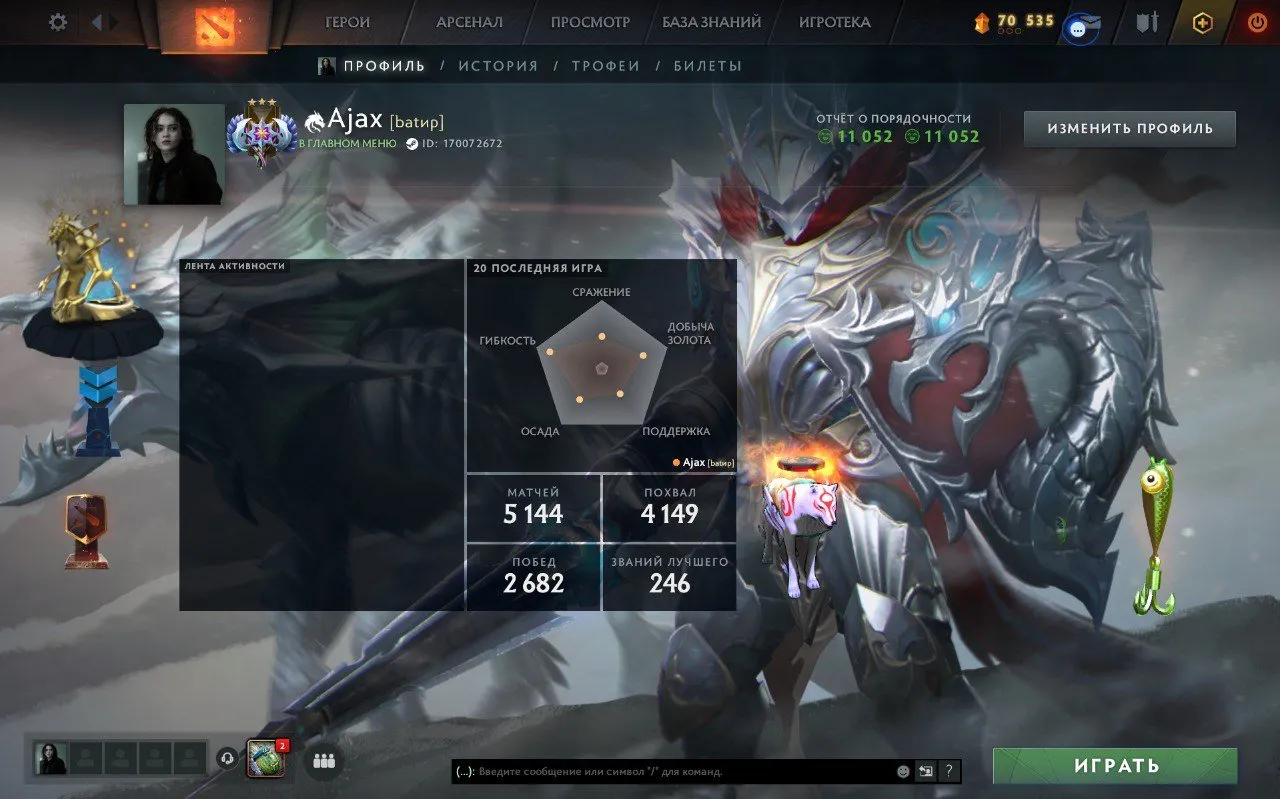Open the emoticon picker in the chat bar
The height and width of the screenshot is (799, 1280).
[902, 770]
